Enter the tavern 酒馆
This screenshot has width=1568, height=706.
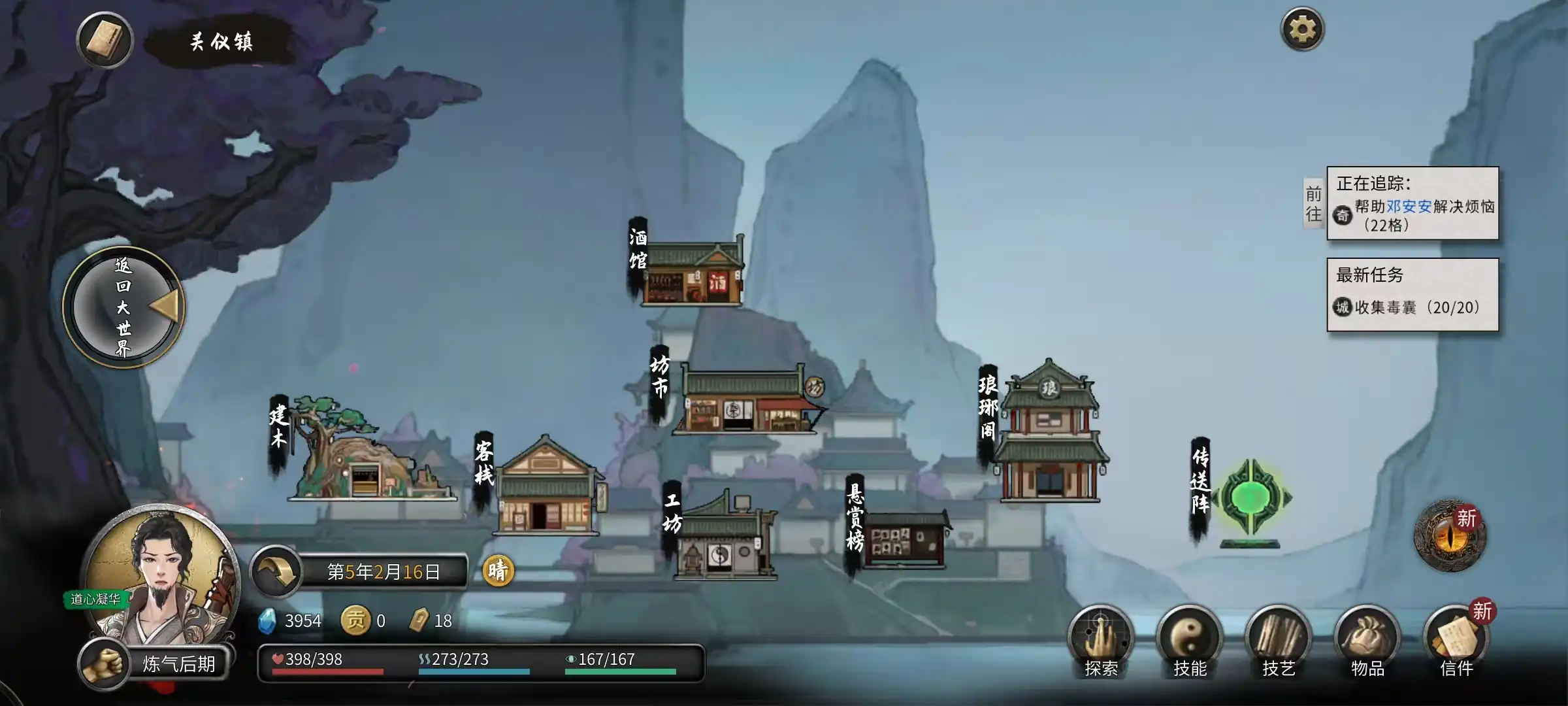point(693,273)
